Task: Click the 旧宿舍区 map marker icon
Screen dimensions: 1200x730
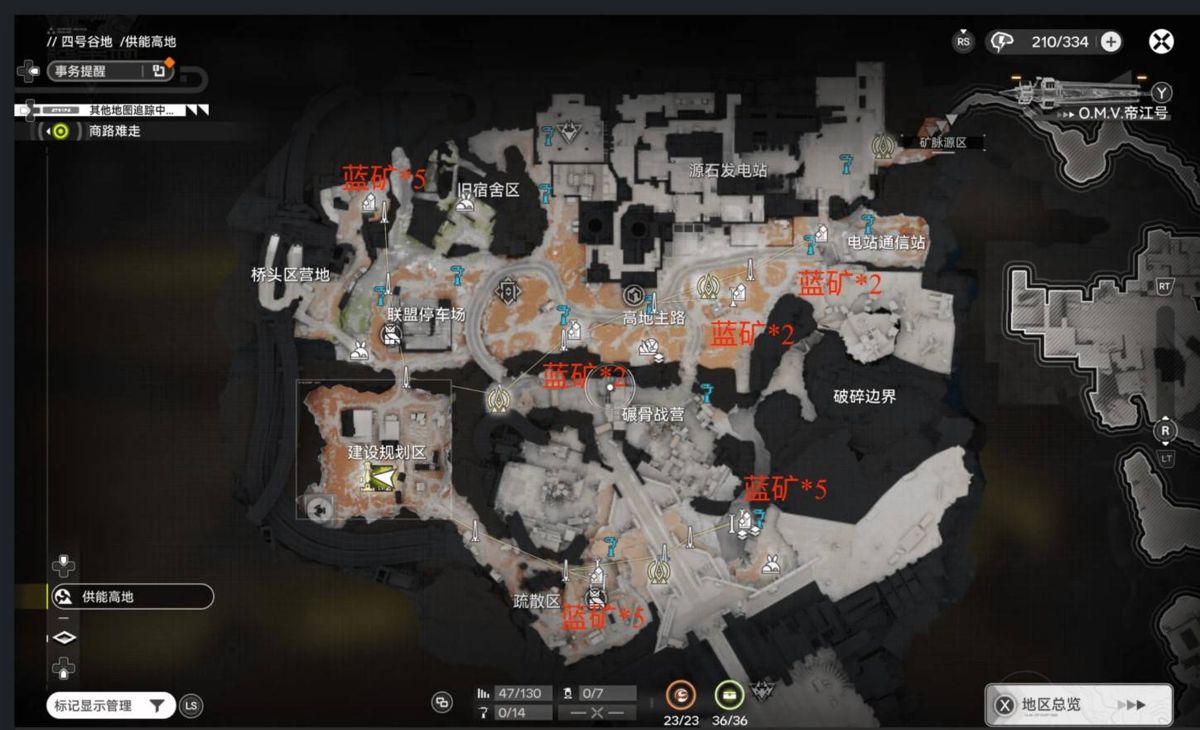Action: (x=464, y=205)
